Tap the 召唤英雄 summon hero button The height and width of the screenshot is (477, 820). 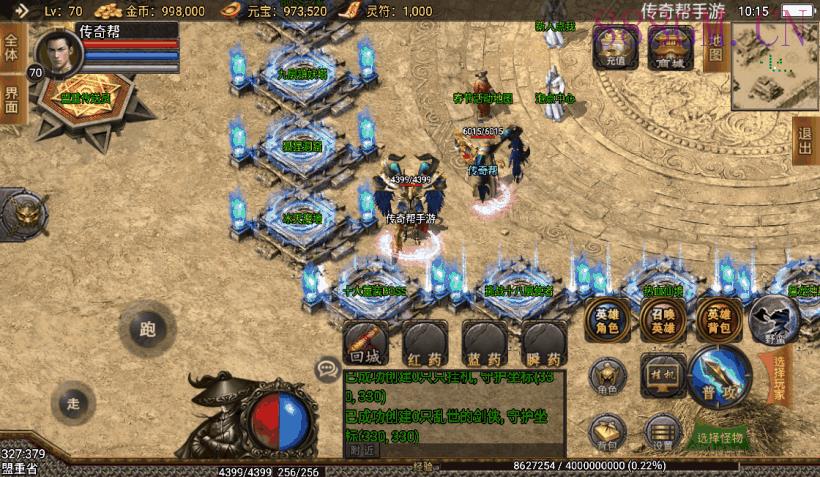662,316
